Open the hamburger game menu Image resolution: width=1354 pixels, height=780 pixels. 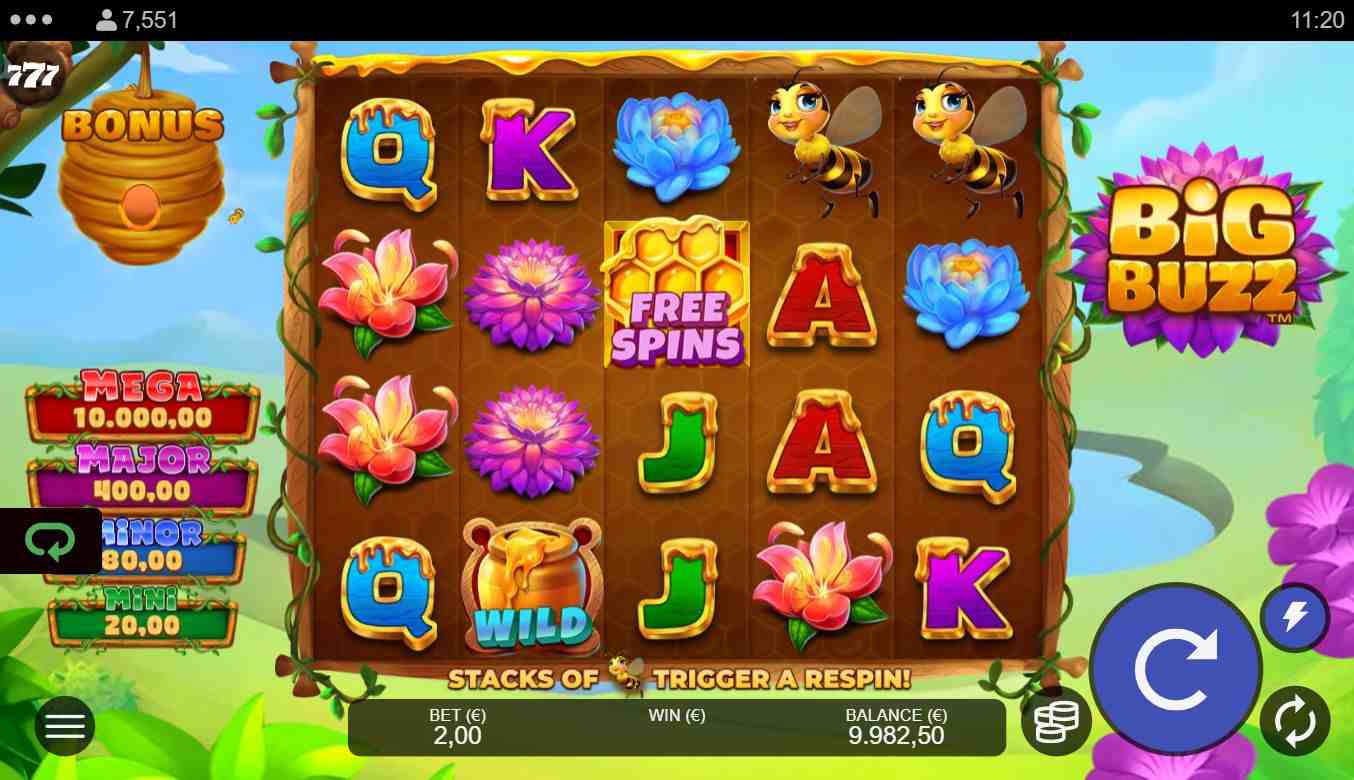65,725
